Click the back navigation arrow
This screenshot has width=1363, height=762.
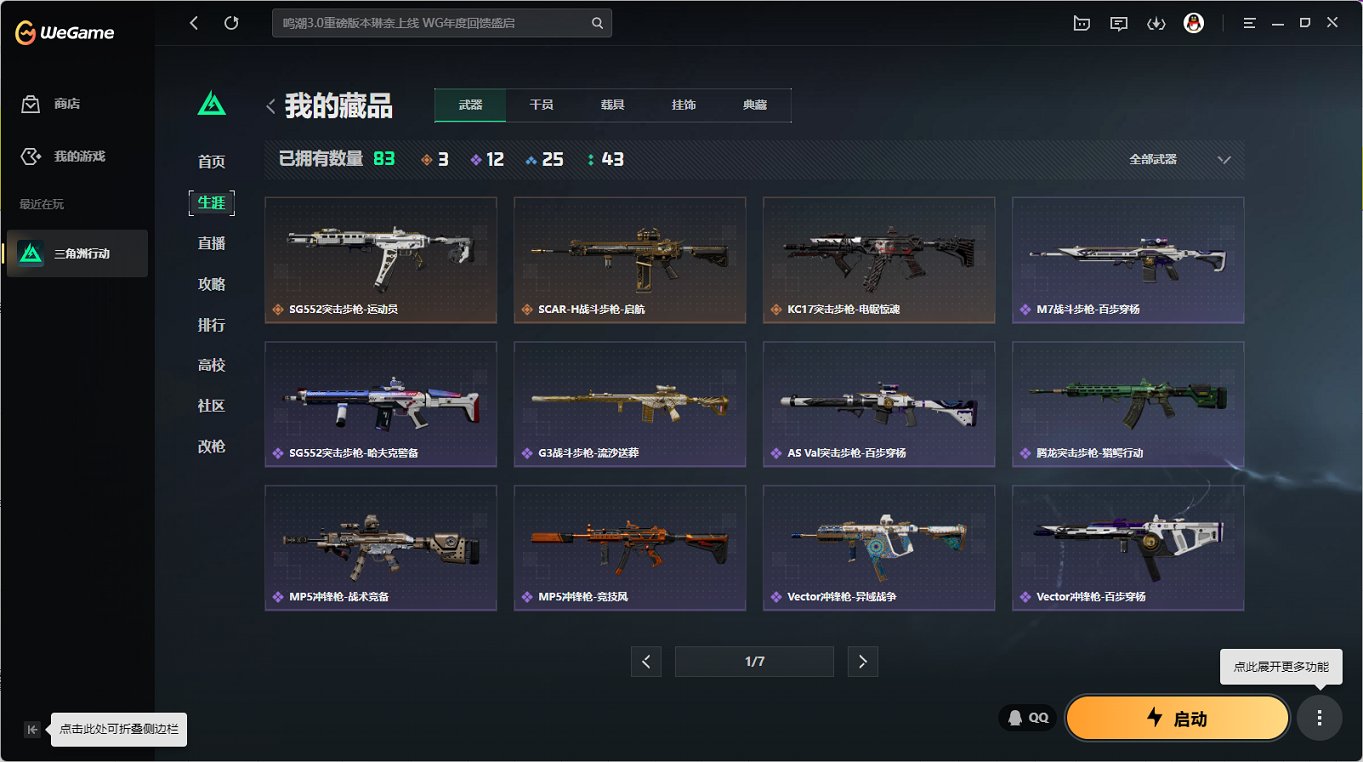193,22
